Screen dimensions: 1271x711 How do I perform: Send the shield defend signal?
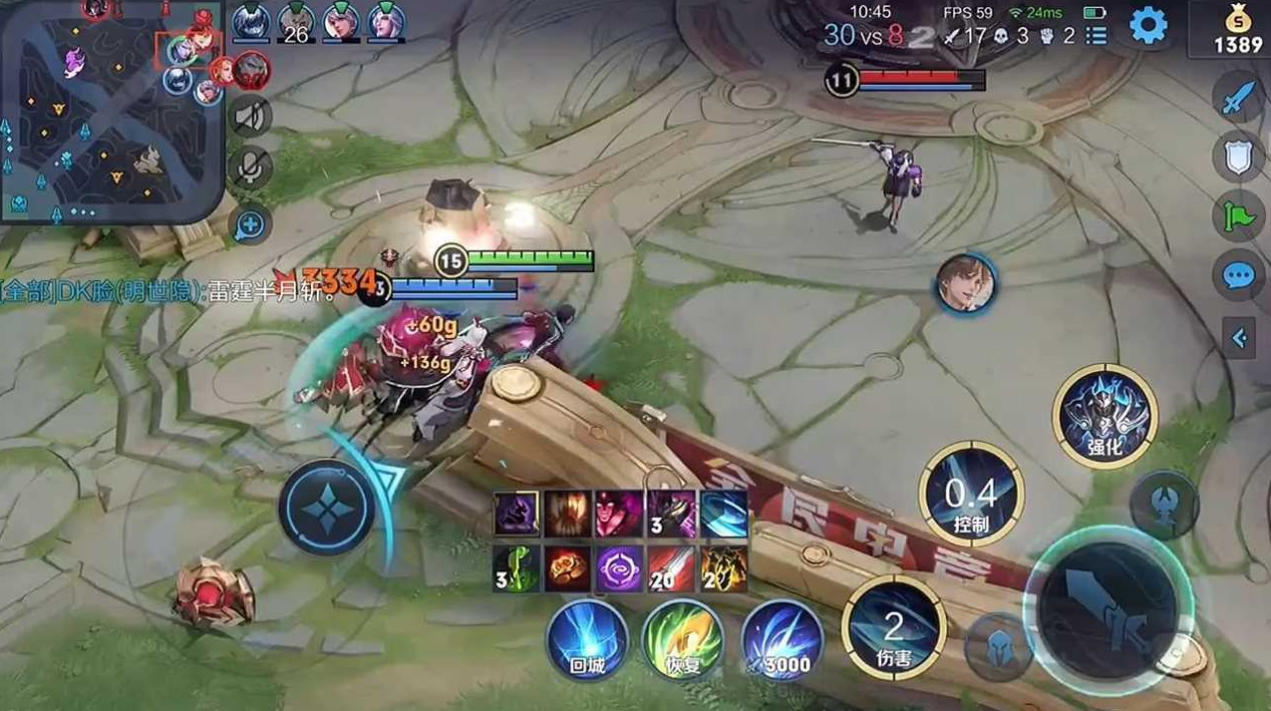[x=1238, y=157]
